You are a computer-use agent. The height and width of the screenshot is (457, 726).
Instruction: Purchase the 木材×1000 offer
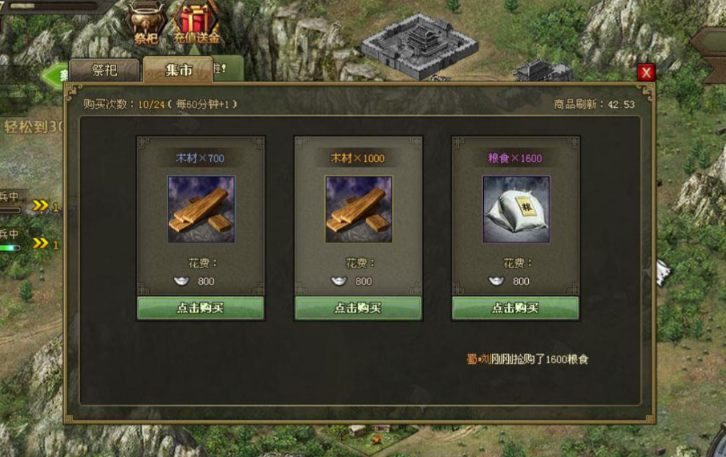click(358, 307)
